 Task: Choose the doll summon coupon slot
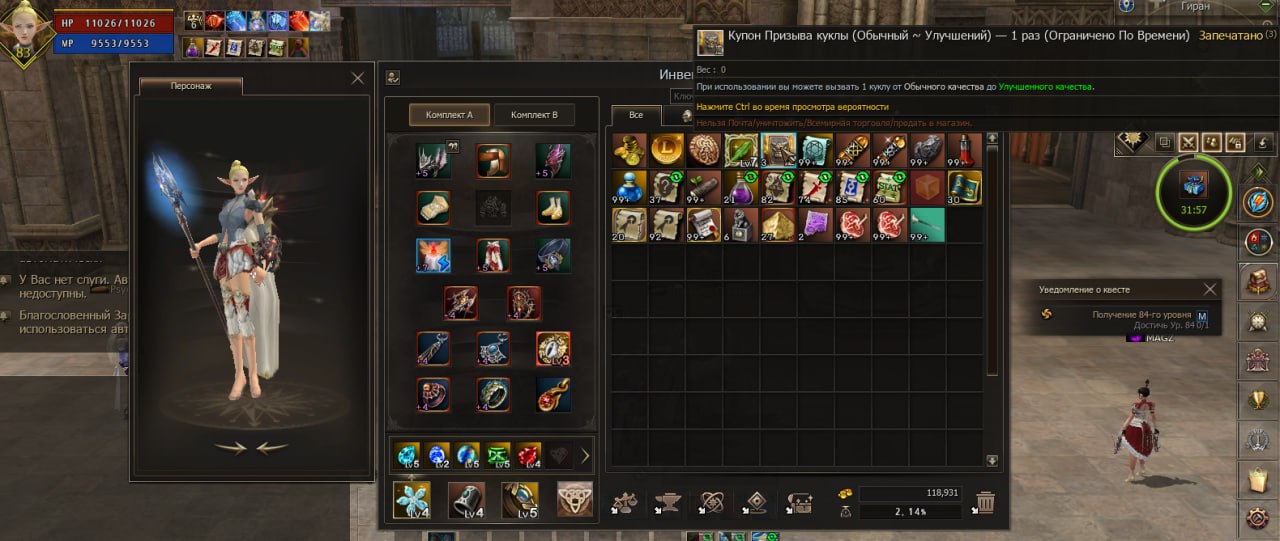point(777,150)
